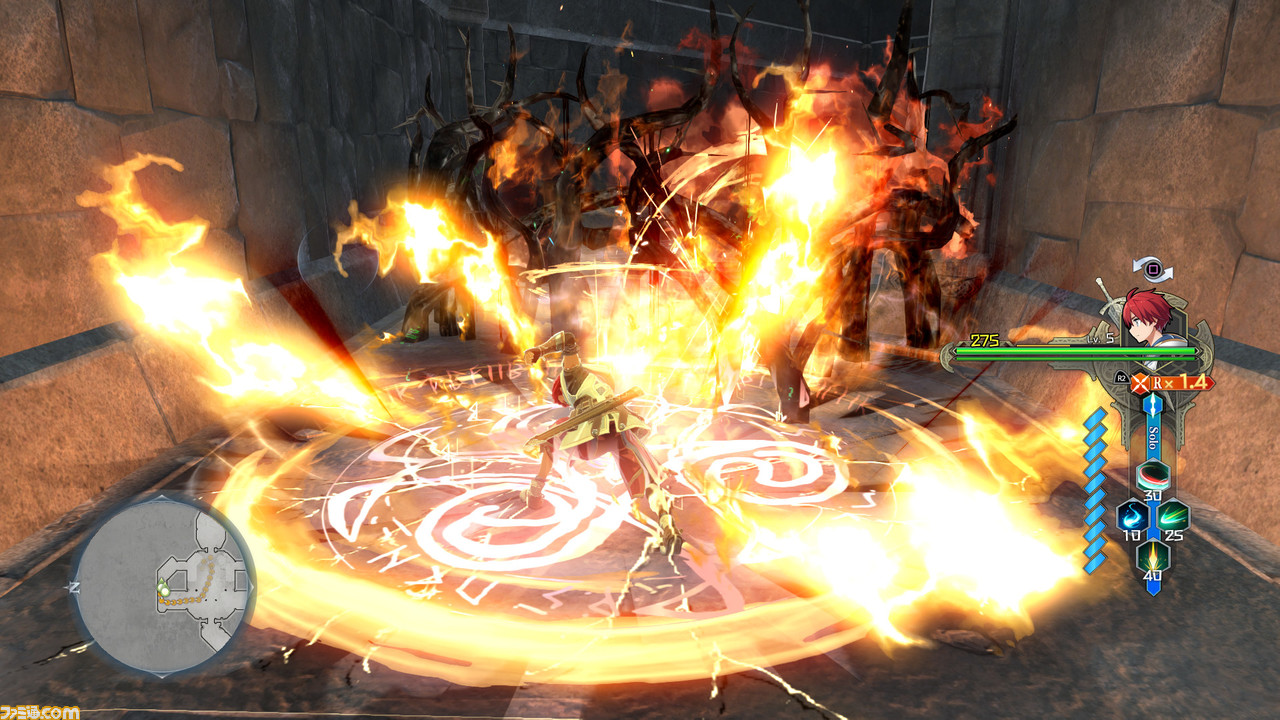Activate the red spinning slash skill costing 30
This screenshot has width=1280, height=720.
click(1152, 475)
